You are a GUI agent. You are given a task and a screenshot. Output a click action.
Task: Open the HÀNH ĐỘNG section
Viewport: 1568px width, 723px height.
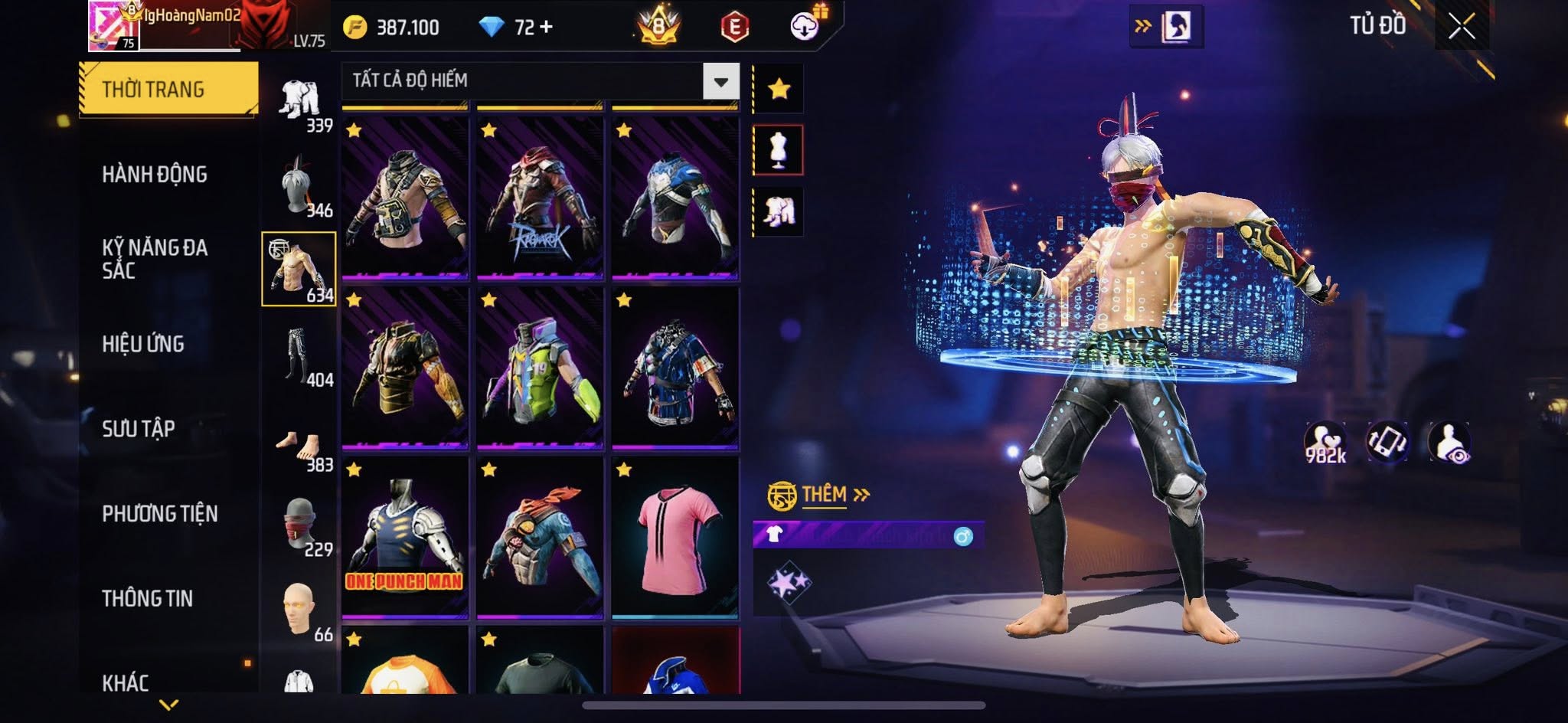155,175
